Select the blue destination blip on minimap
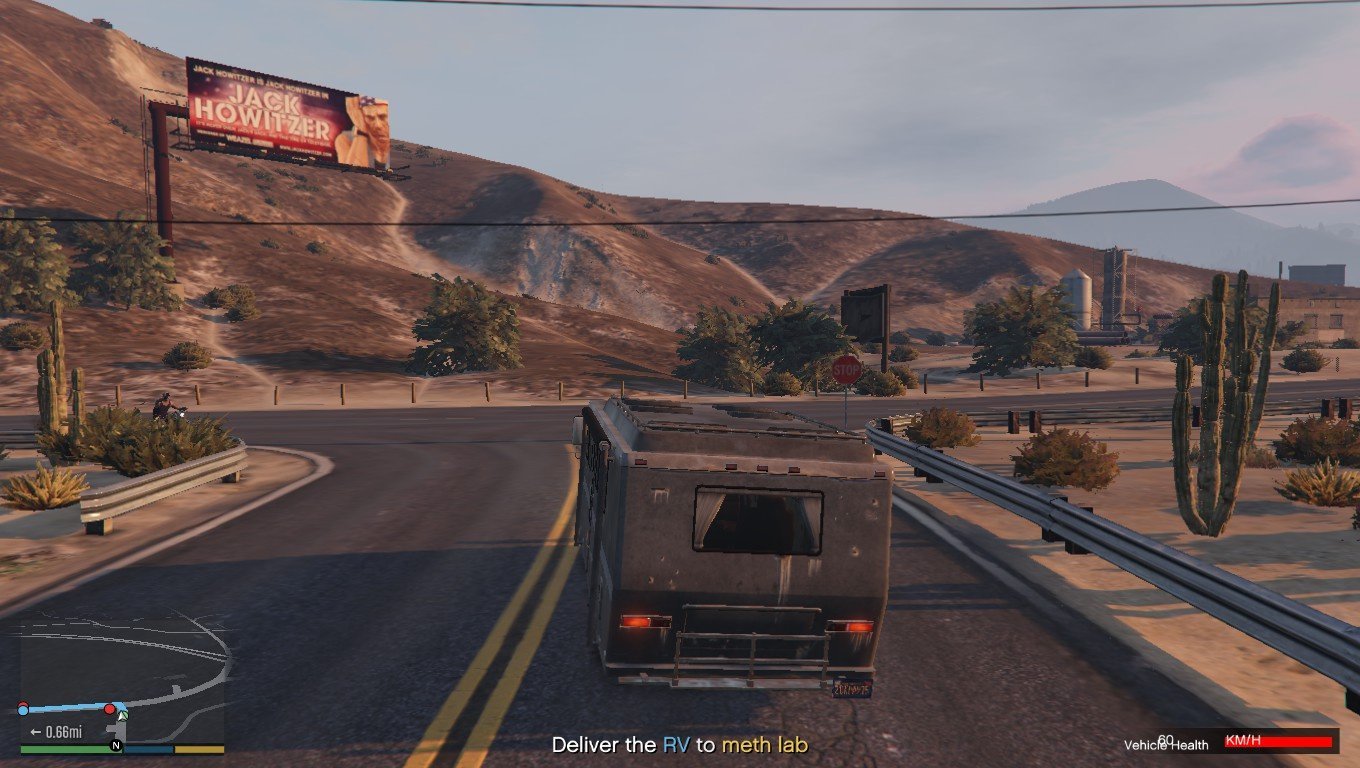 pyautogui.click(x=23, y=709)
